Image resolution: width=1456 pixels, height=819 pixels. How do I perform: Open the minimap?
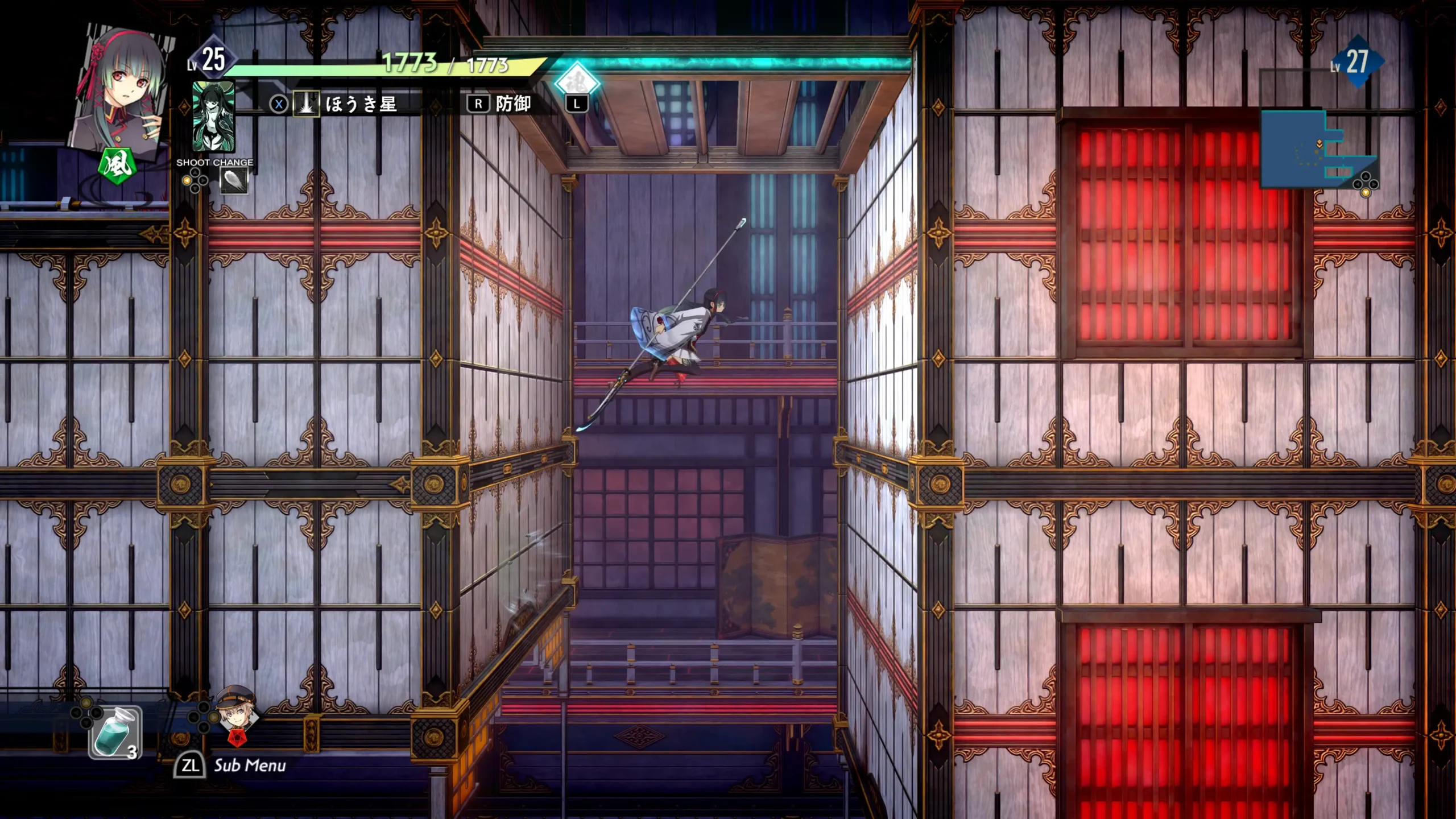1317,149
